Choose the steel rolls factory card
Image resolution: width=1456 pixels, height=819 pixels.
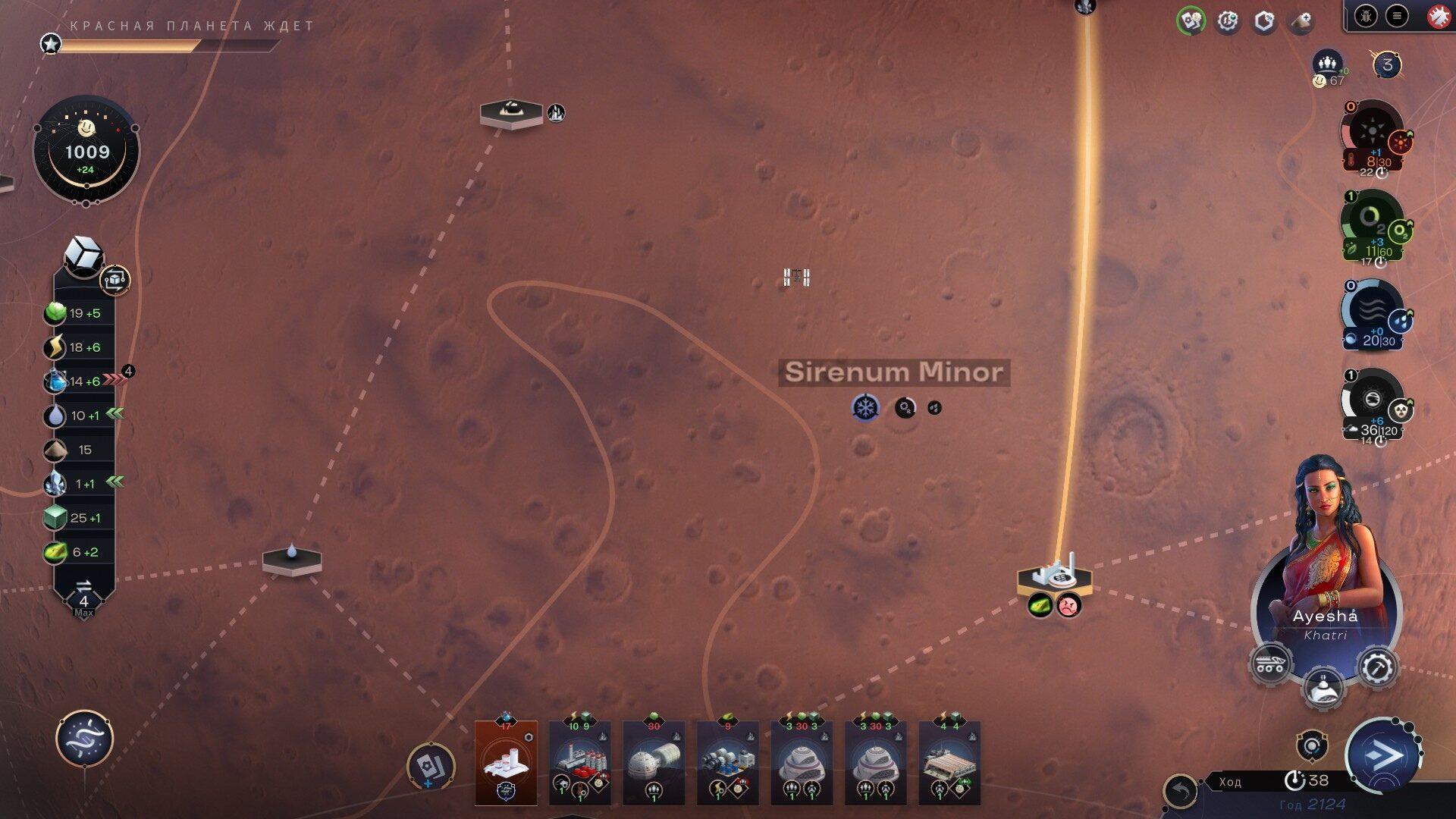pos(727,762)
